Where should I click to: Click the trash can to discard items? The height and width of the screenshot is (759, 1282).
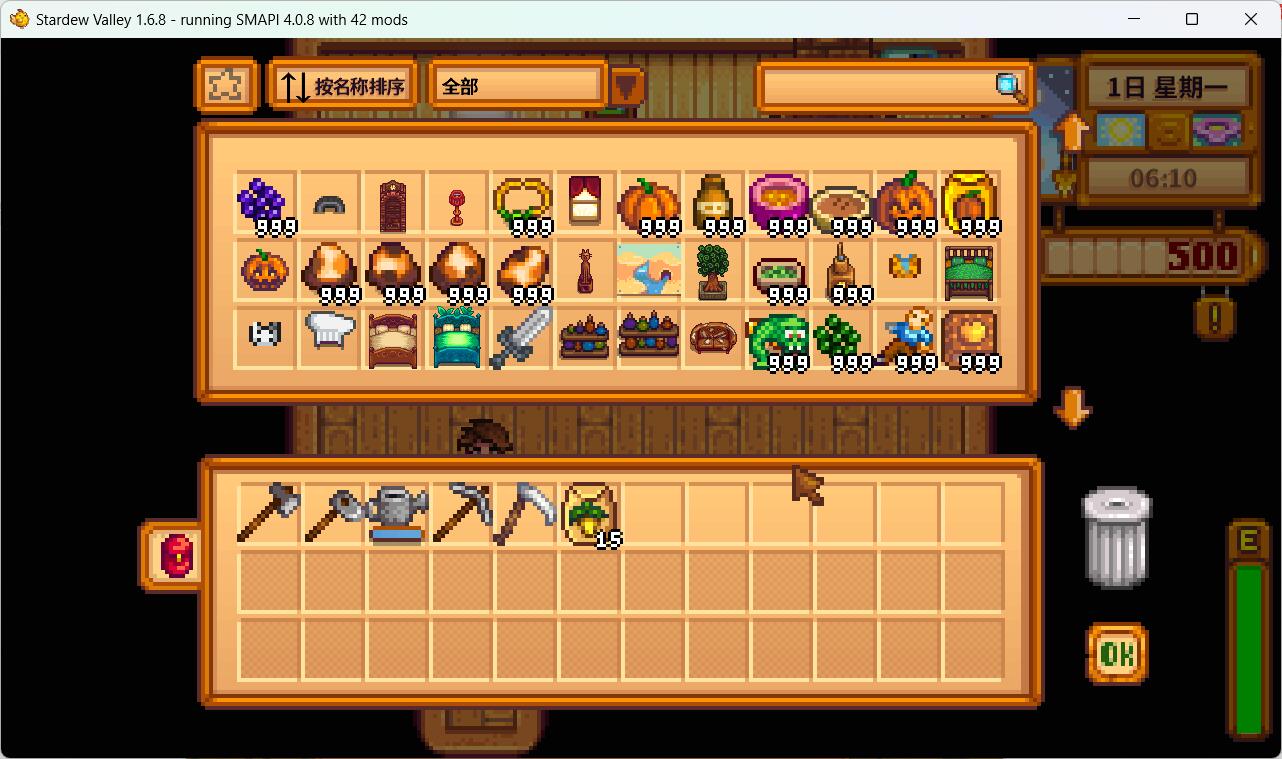(x=1116, y=537)
